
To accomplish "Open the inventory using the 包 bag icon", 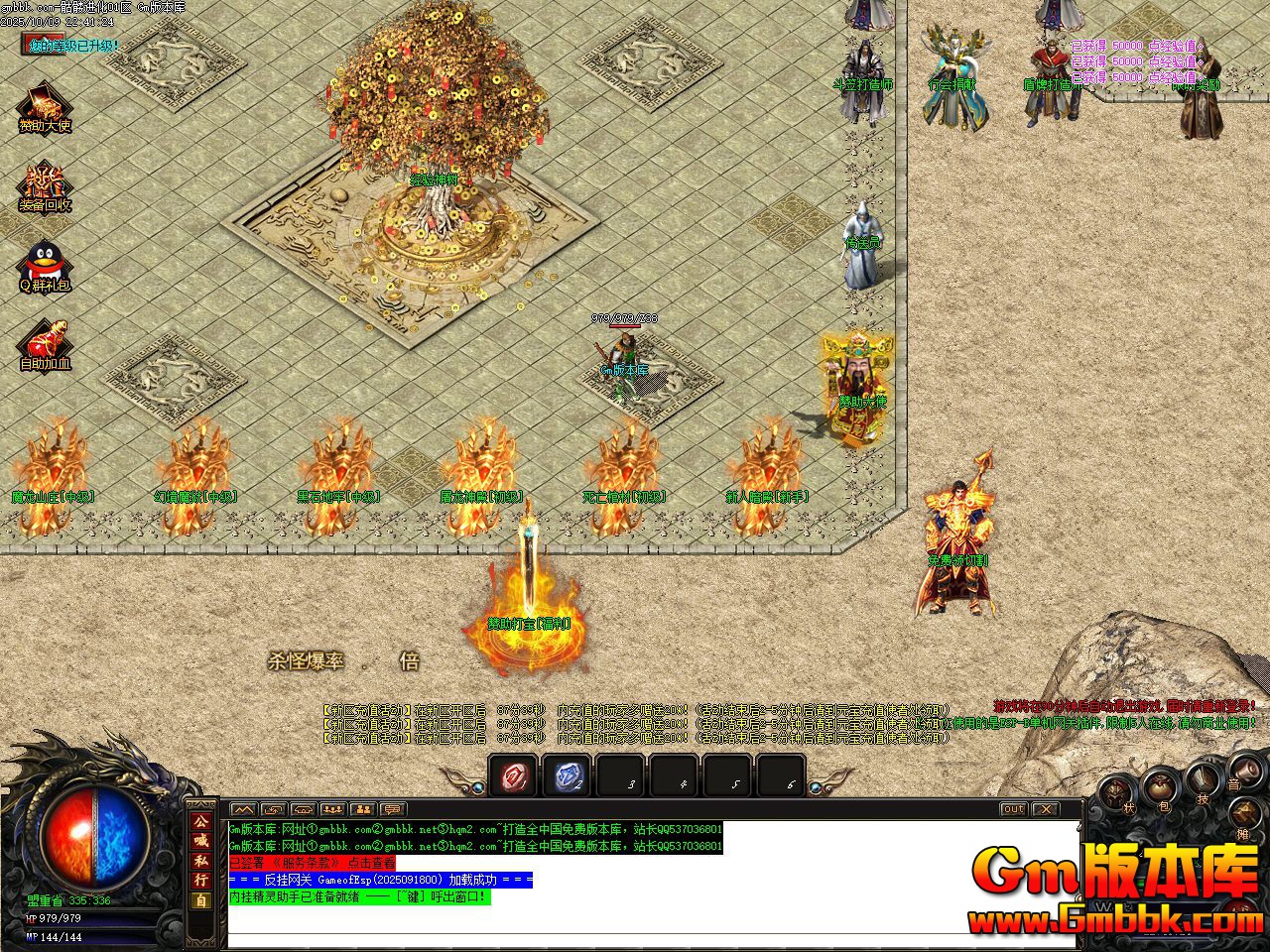I will pyautogui.click(x=1159, y=788).
